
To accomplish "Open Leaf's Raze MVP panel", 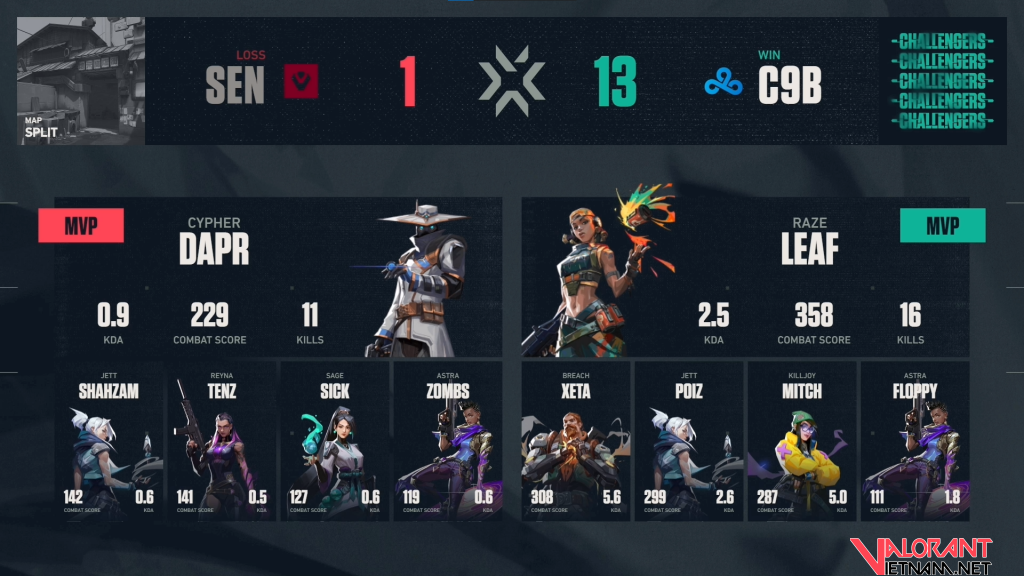I will point(745,277).
